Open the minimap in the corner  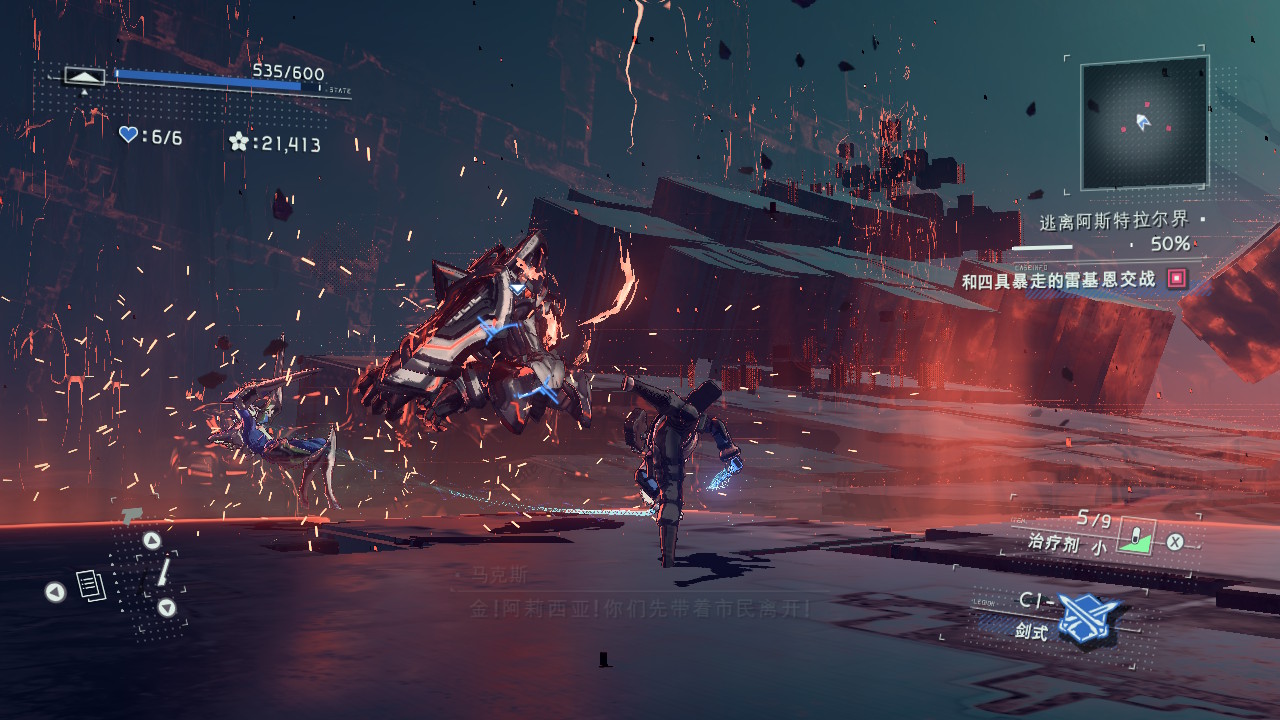(1144, 123)
